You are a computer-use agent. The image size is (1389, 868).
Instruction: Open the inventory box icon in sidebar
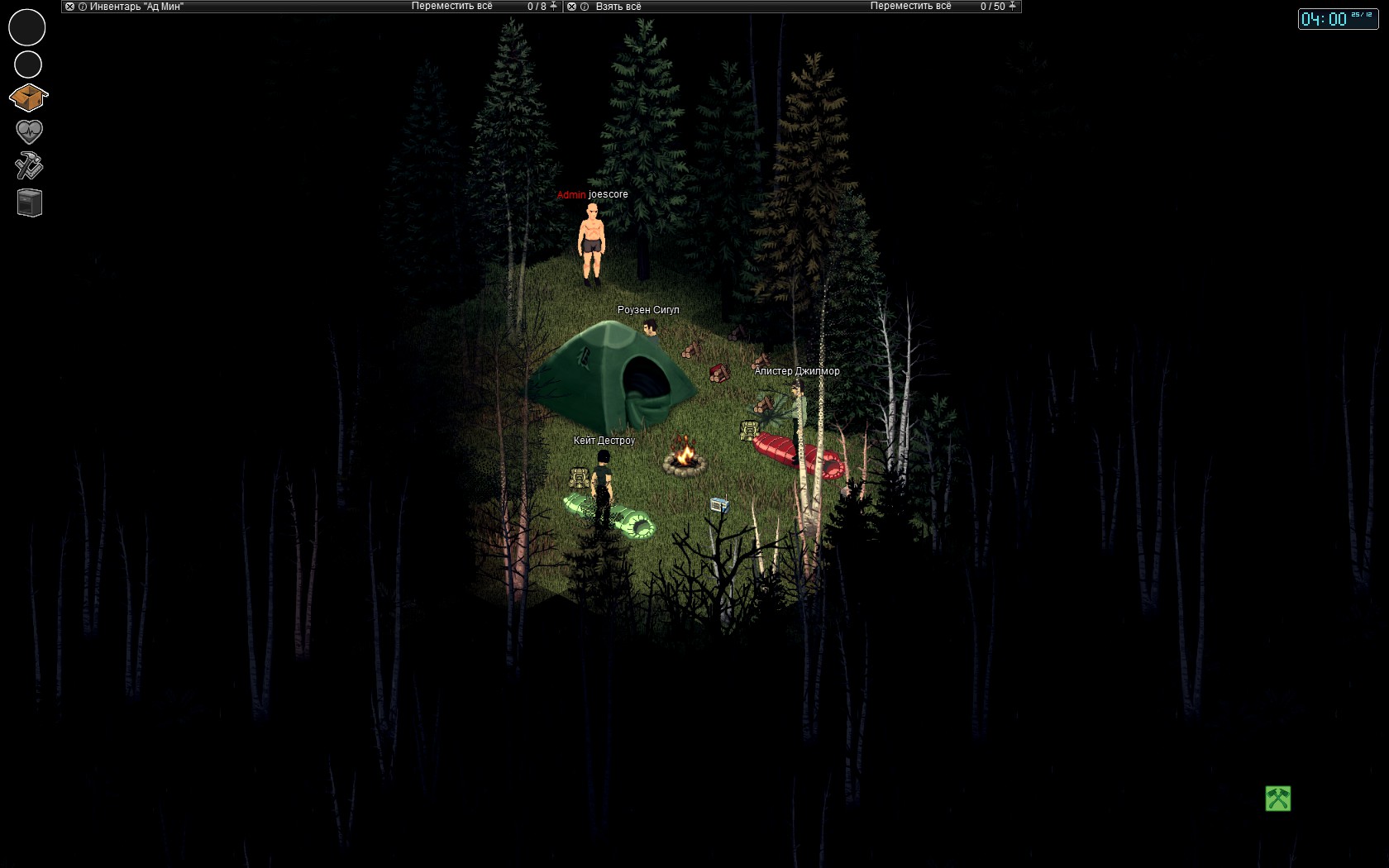[27, 97]
